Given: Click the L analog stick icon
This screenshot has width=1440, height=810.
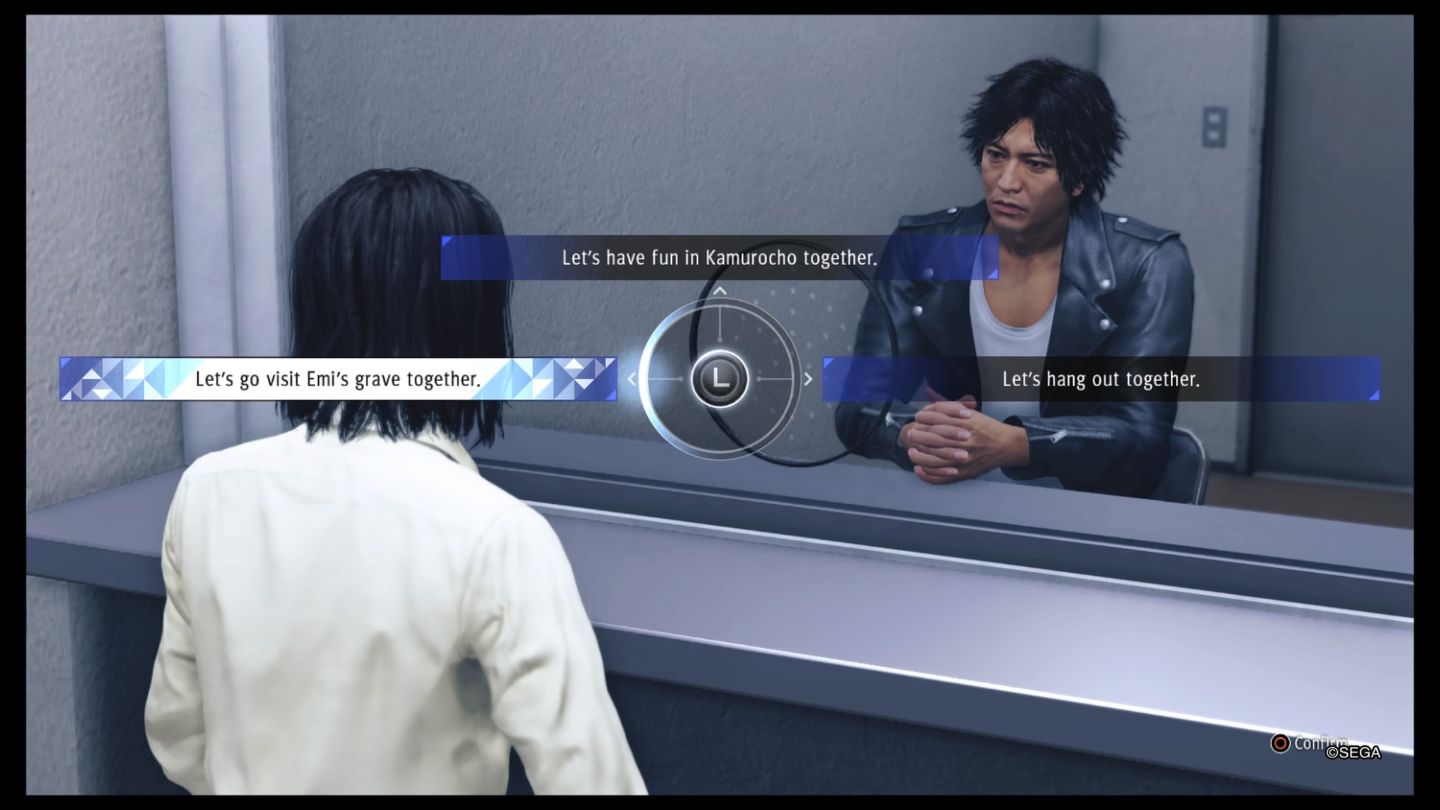Looking at the screenshot, I should pyautogui.click(x=722, y=380).
